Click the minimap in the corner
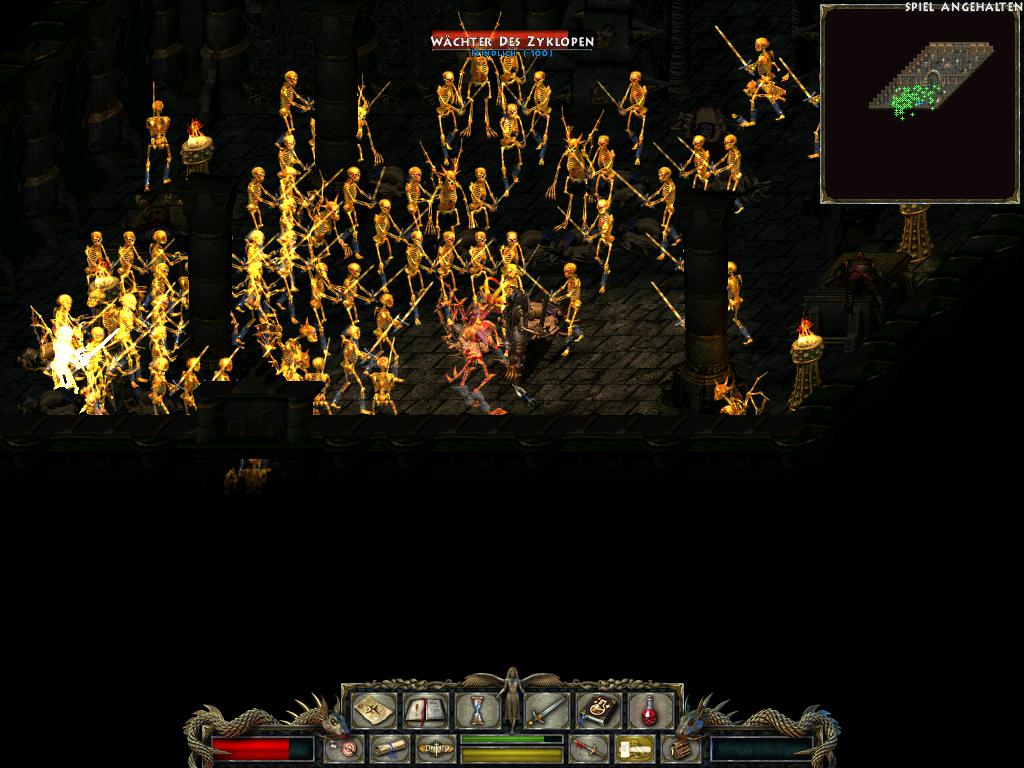The width and height of the screenshot is (1024, 768). pyautogui.click(x=919, y=104)
